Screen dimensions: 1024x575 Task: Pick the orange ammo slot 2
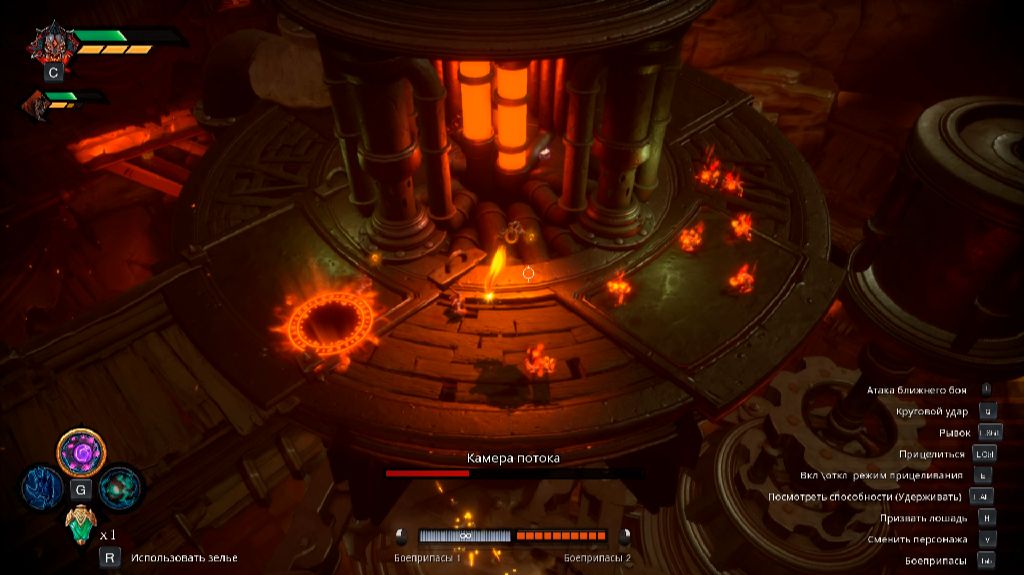pos(561,536)
